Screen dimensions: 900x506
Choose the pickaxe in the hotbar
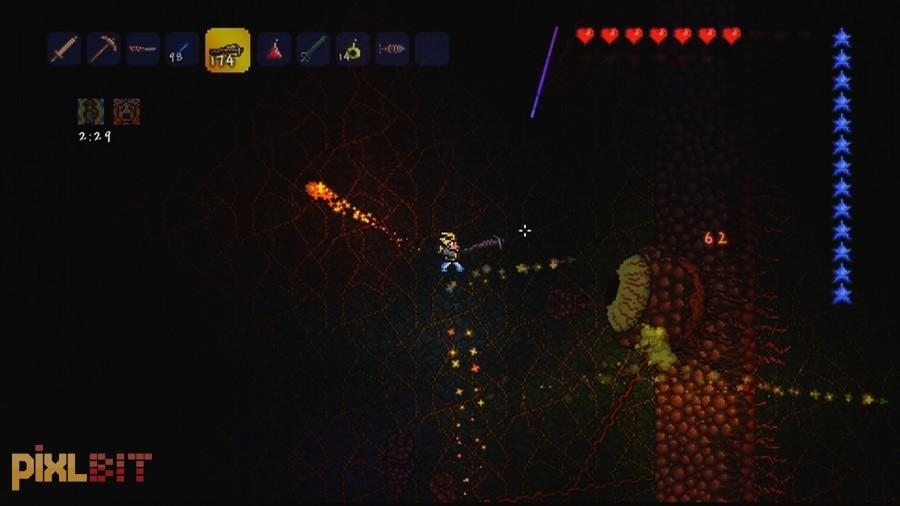(103, 48)
